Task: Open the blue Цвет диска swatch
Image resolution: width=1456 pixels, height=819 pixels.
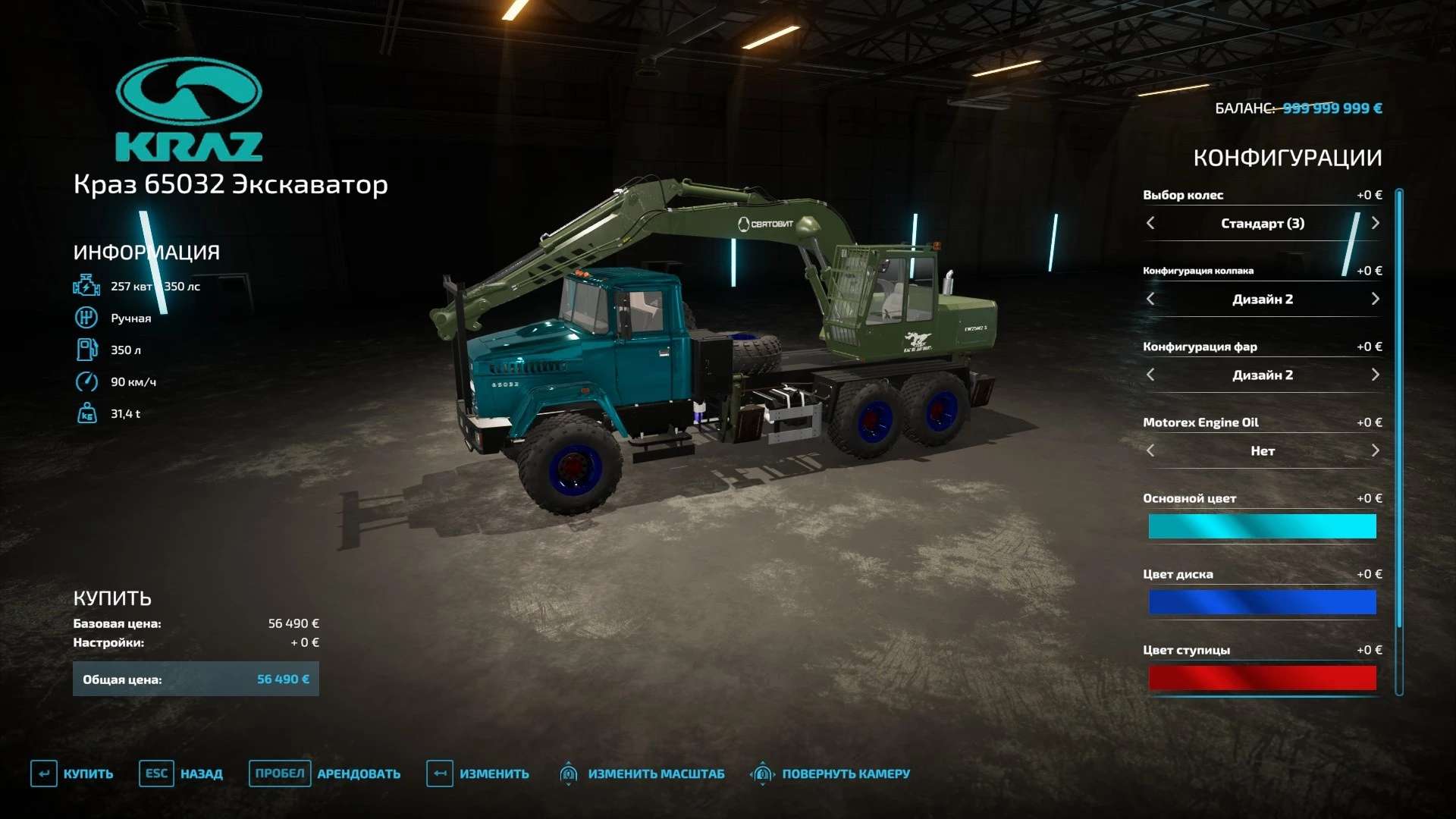Action: [1262, 602]
